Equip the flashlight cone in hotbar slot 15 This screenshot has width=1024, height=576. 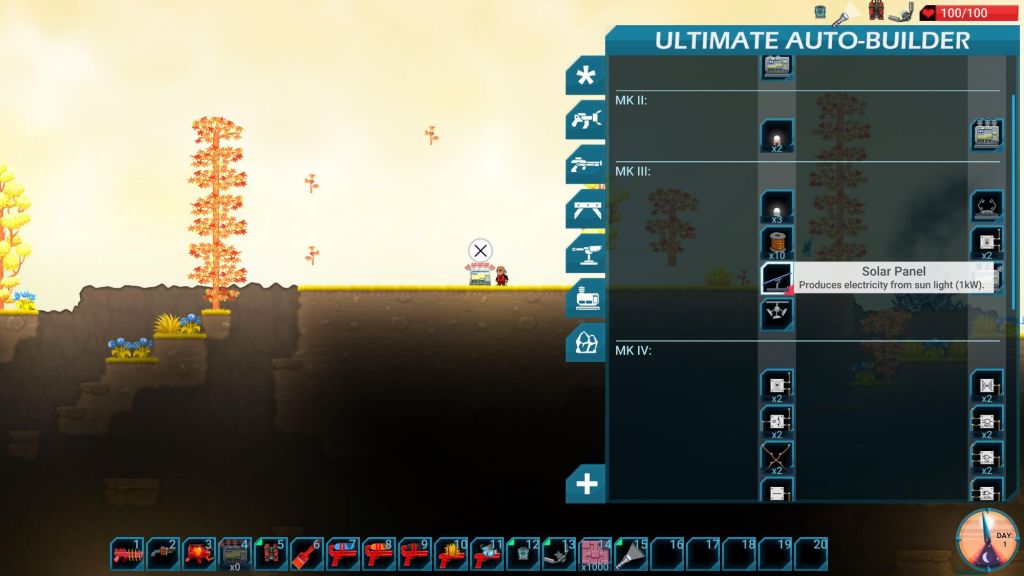(x=632, y=553)
